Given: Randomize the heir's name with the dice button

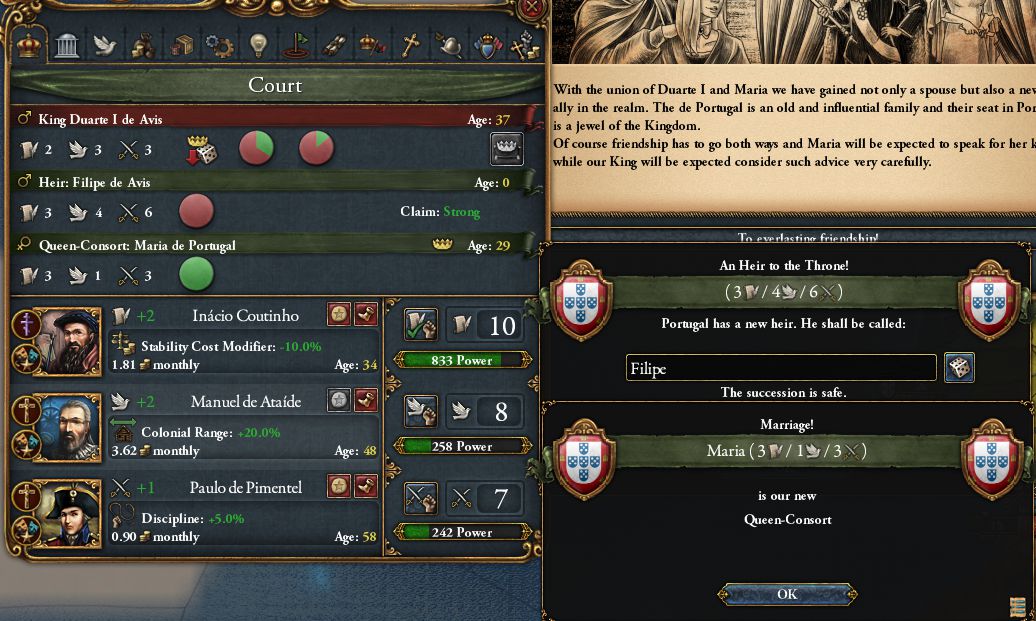Looking at the screenshot, I should [x=959, y=367].
